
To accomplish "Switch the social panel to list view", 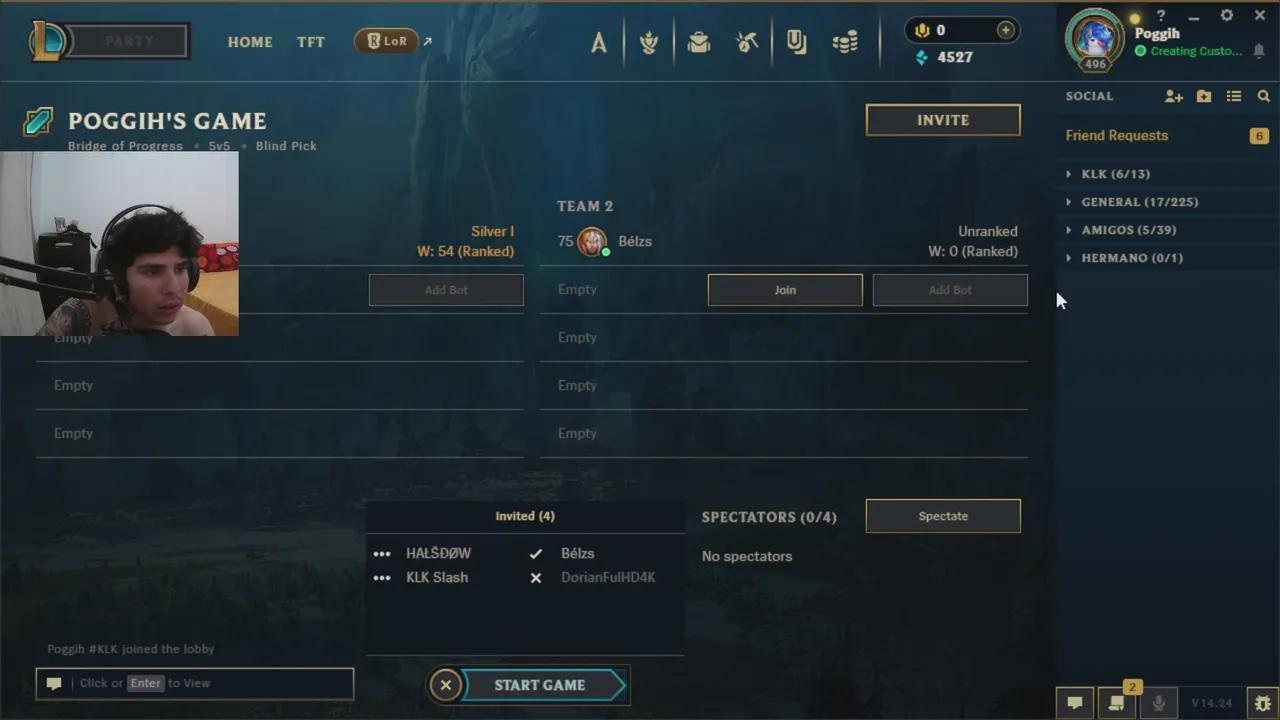I will (x=1234, y=96).
